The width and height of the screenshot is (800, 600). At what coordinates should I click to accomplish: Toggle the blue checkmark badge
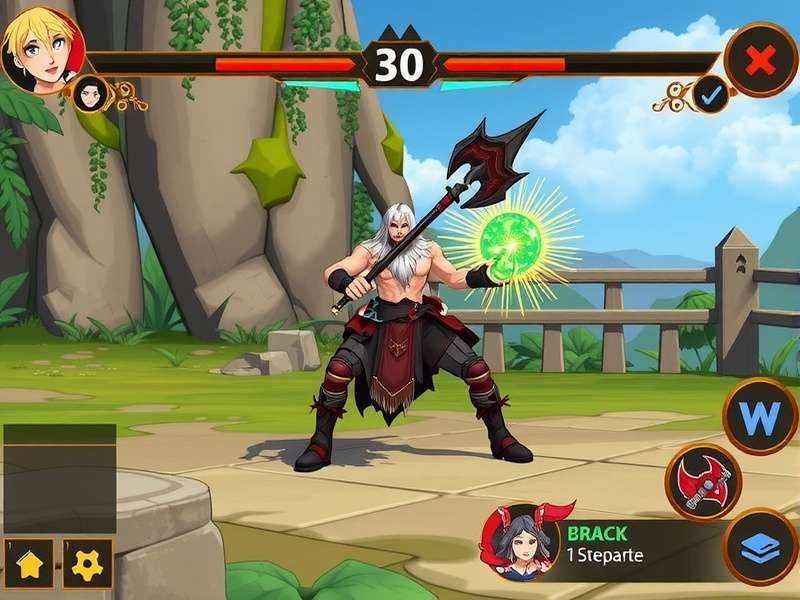pyautogui.click(x=712, y=95)
